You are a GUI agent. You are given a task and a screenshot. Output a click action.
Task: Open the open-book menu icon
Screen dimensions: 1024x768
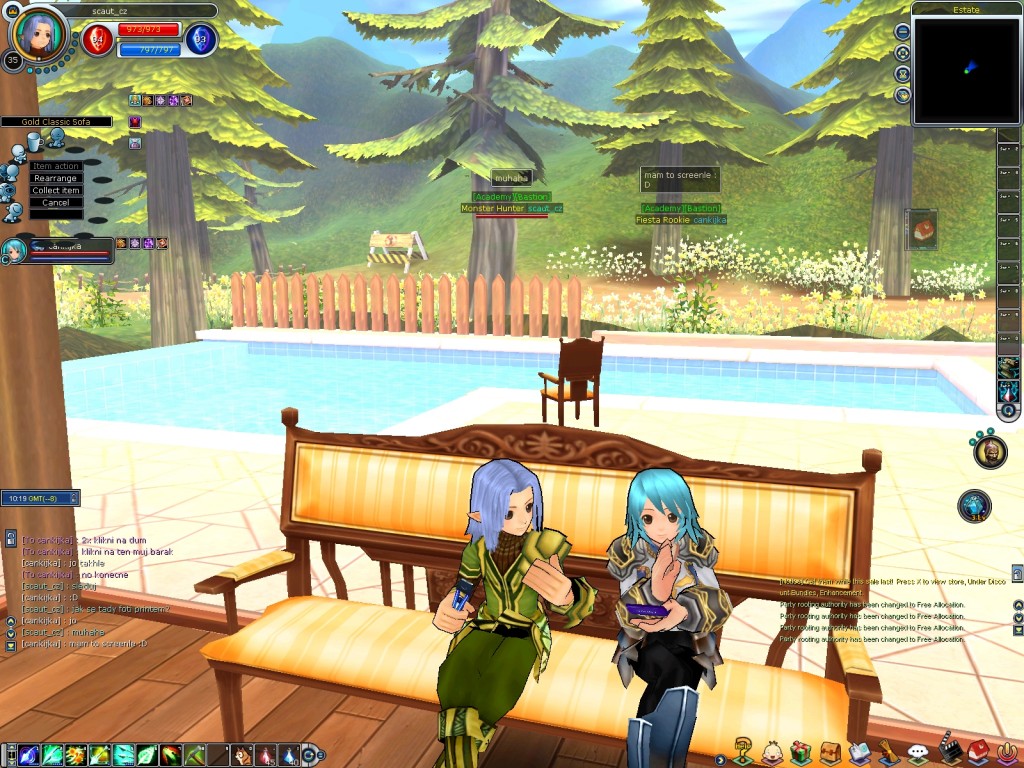coord(859,752)
